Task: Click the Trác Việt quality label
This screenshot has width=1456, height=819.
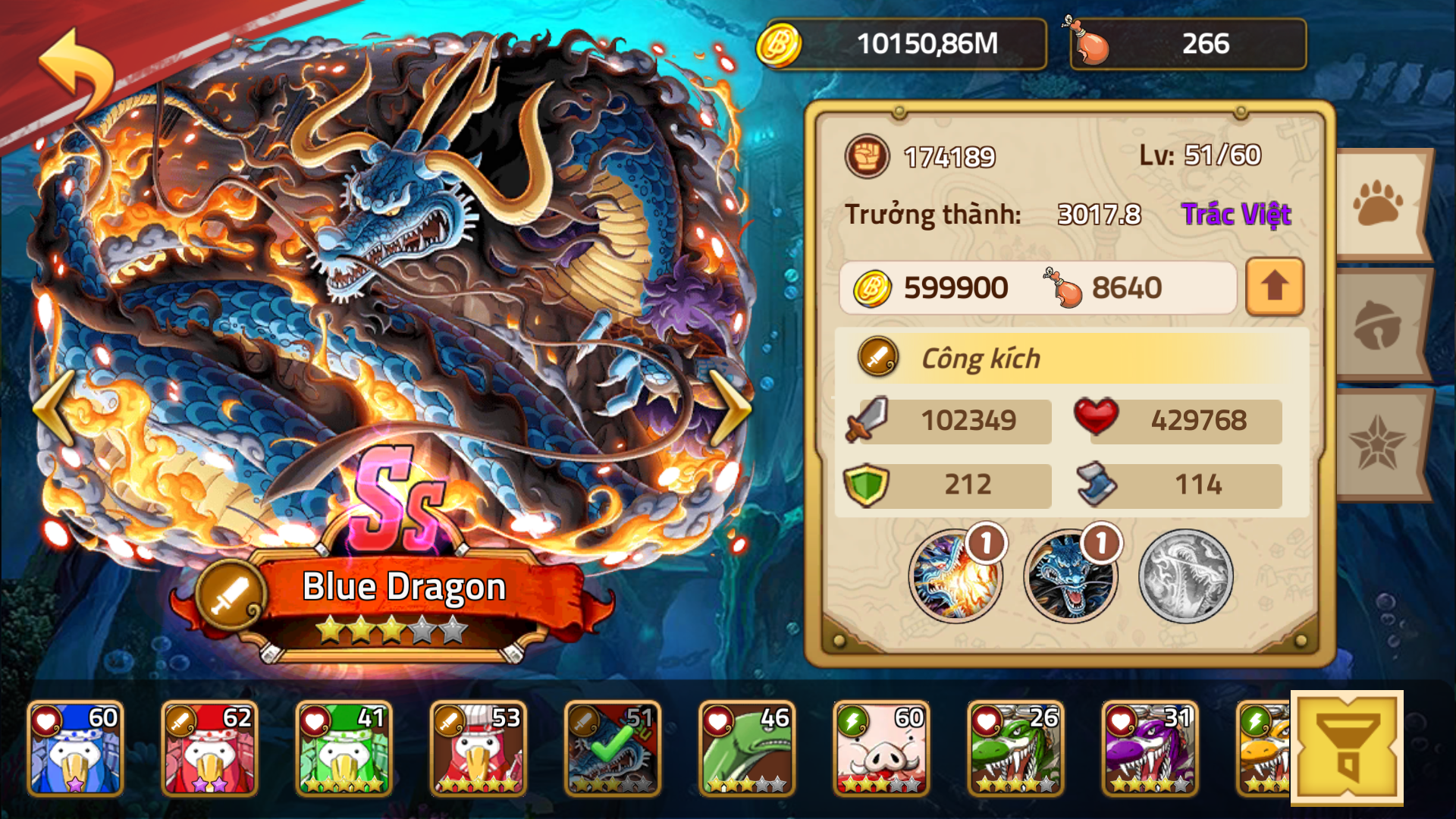Action: point(1236,214)
